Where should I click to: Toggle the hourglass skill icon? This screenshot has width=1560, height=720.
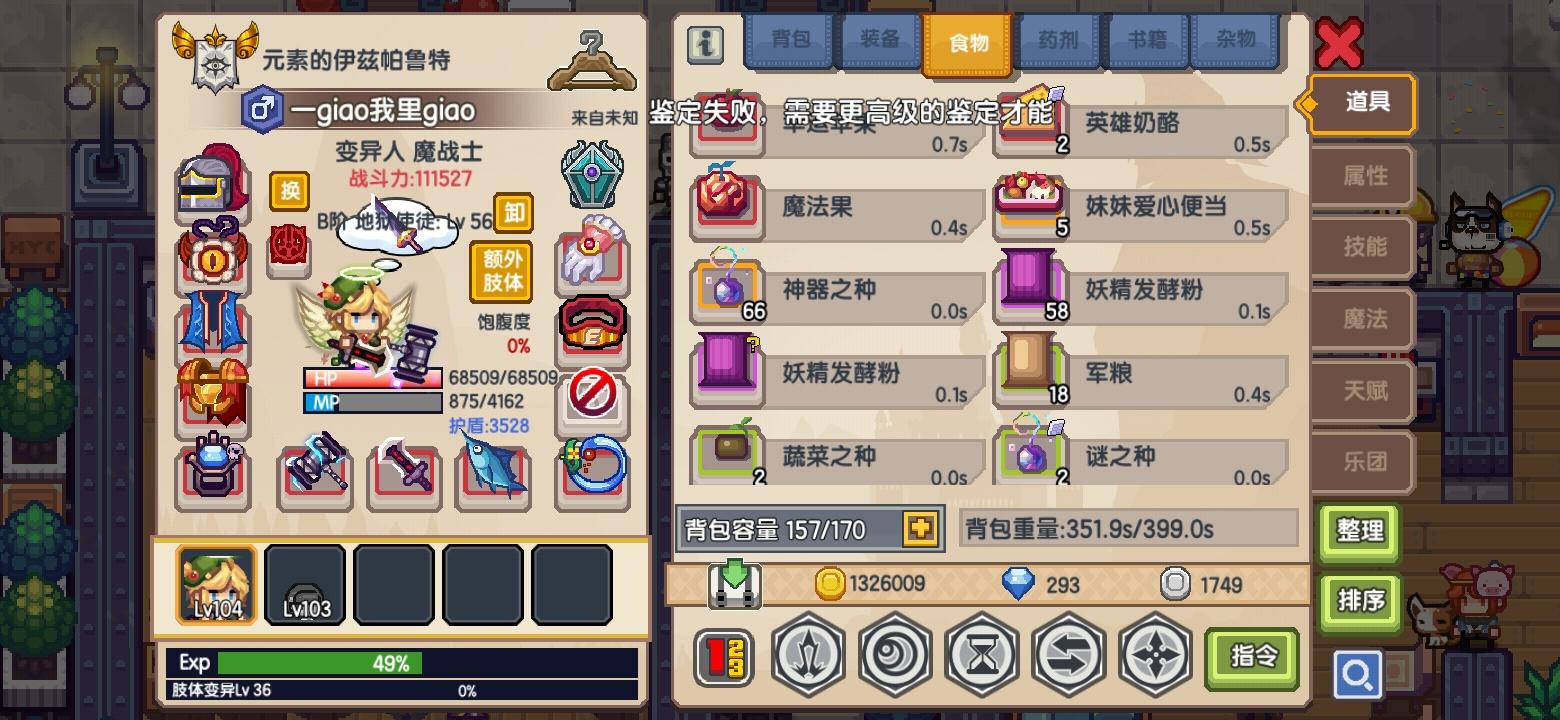pyautogui.click(x=982, y=657)
